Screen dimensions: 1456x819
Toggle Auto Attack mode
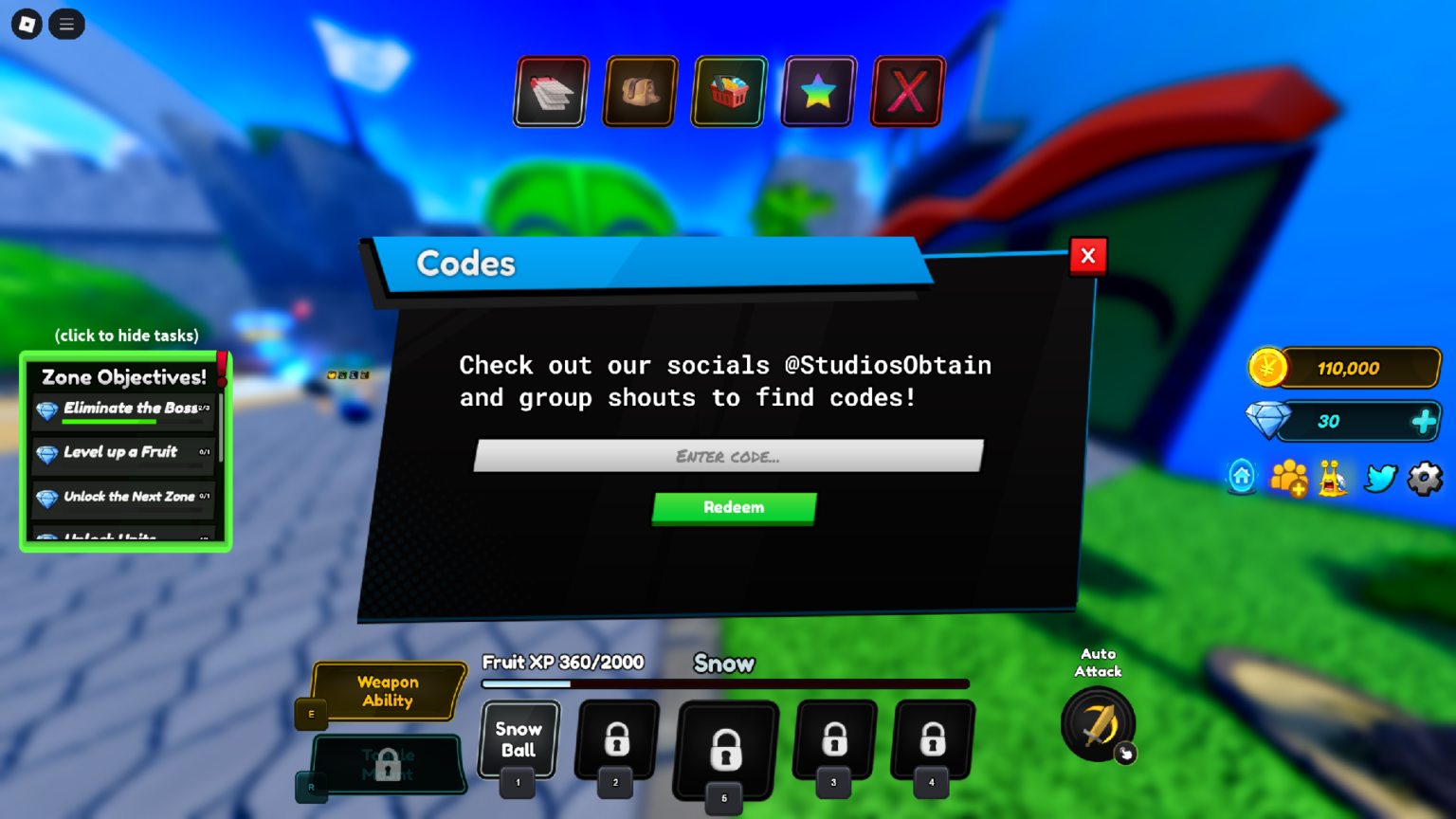click(1097, 725)
